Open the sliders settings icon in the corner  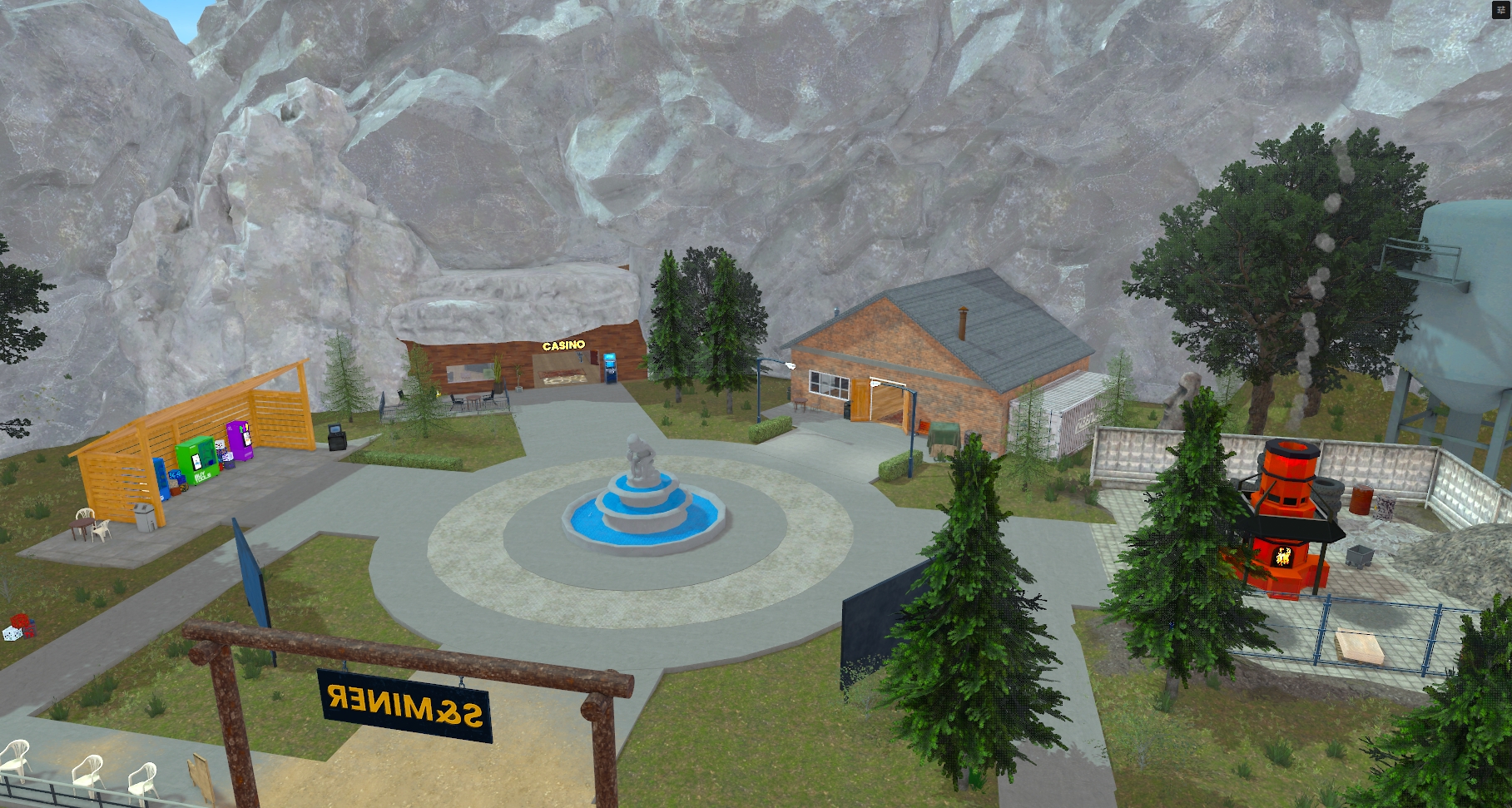pyautogui.click(x=1501, y=10)
